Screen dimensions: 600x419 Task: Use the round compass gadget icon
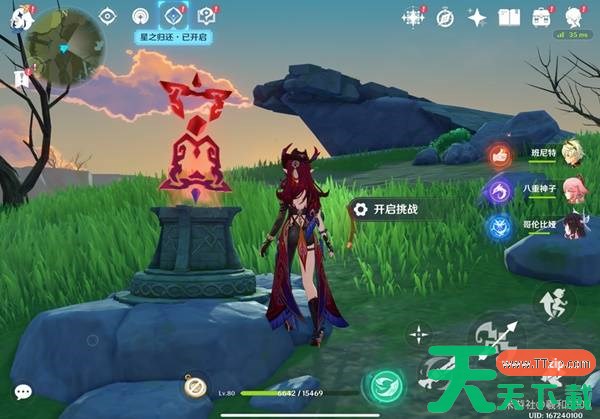(x=195, y=388)
